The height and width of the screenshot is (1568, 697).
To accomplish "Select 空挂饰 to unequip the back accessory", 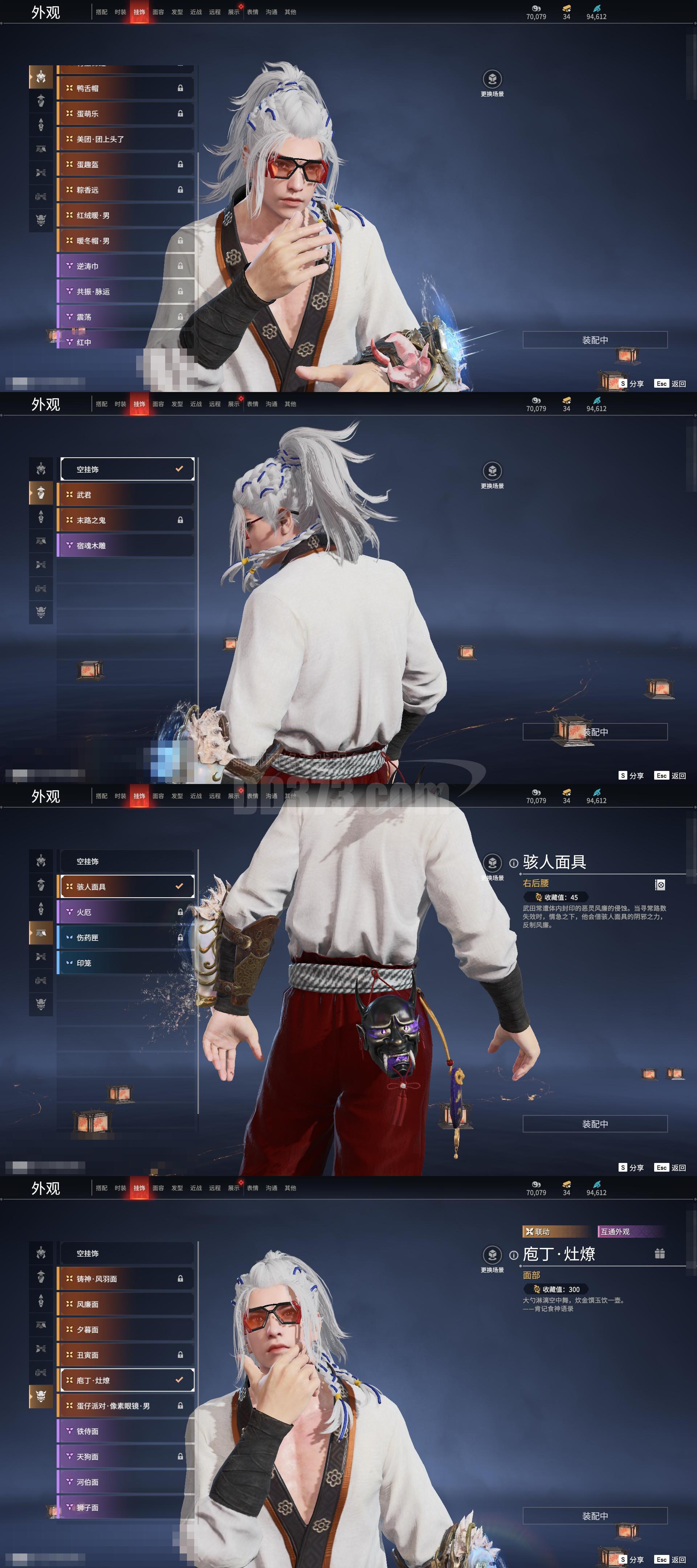I will (x=127, y=469).
